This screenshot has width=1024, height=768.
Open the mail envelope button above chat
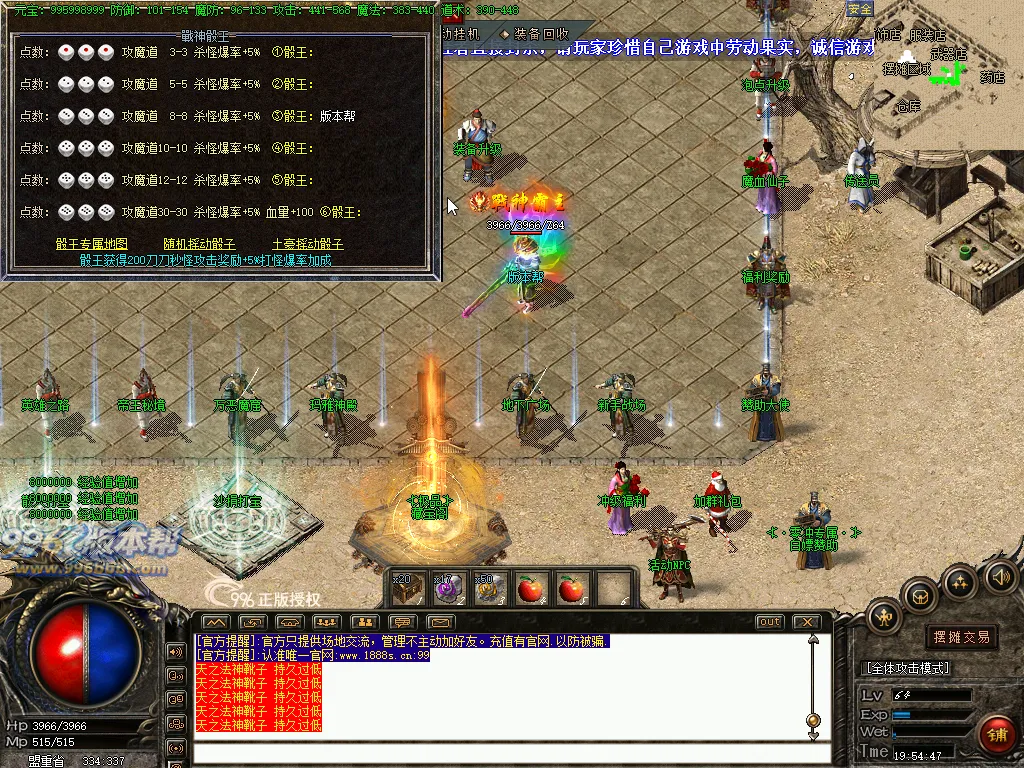441,622
